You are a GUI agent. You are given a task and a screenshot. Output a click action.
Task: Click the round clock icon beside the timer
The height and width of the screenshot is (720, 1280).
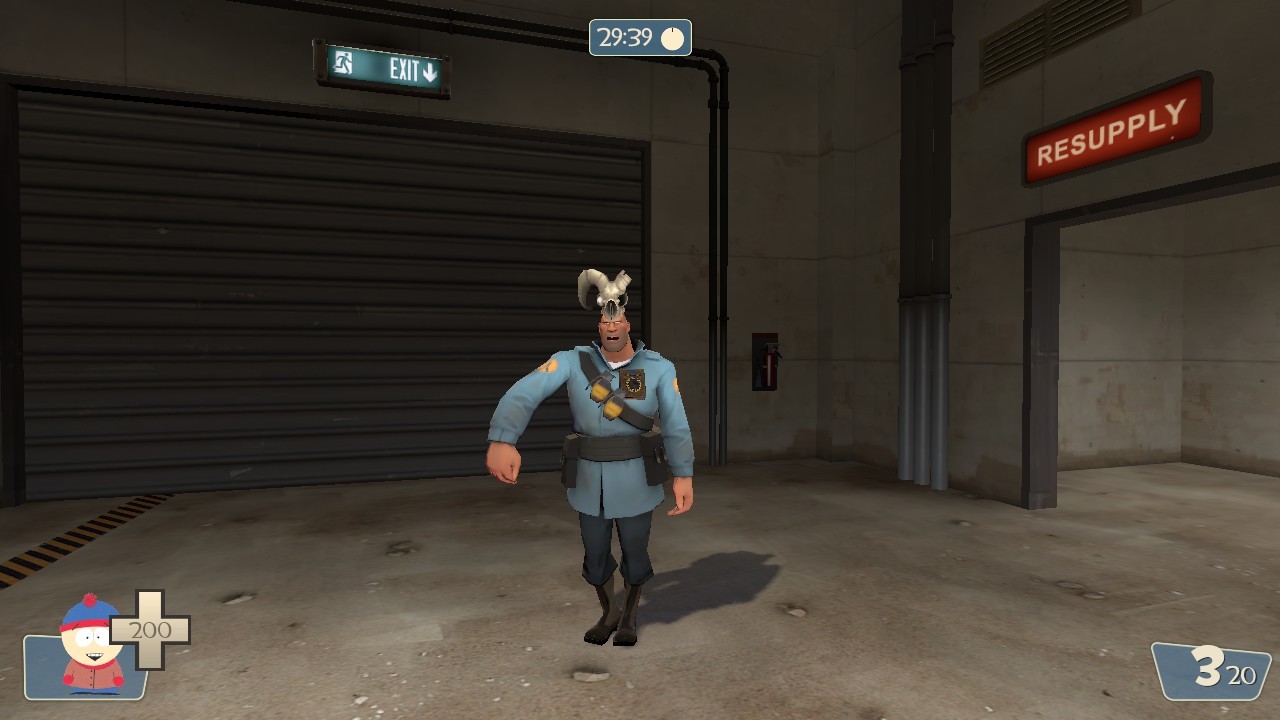pos(674,38)
